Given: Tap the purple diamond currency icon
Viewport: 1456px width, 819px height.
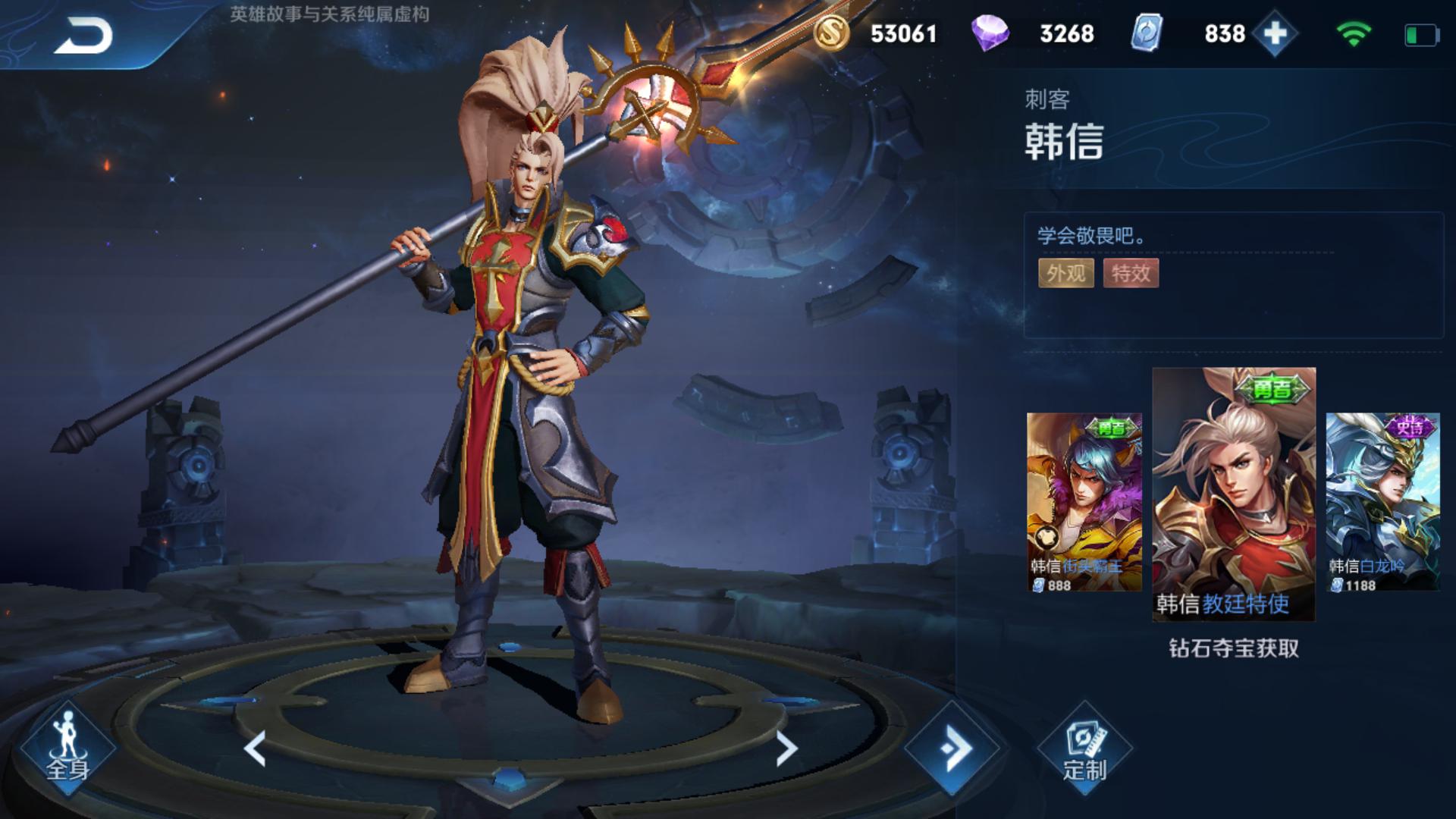Looking at the screenshot, I should tap(990, 34).
